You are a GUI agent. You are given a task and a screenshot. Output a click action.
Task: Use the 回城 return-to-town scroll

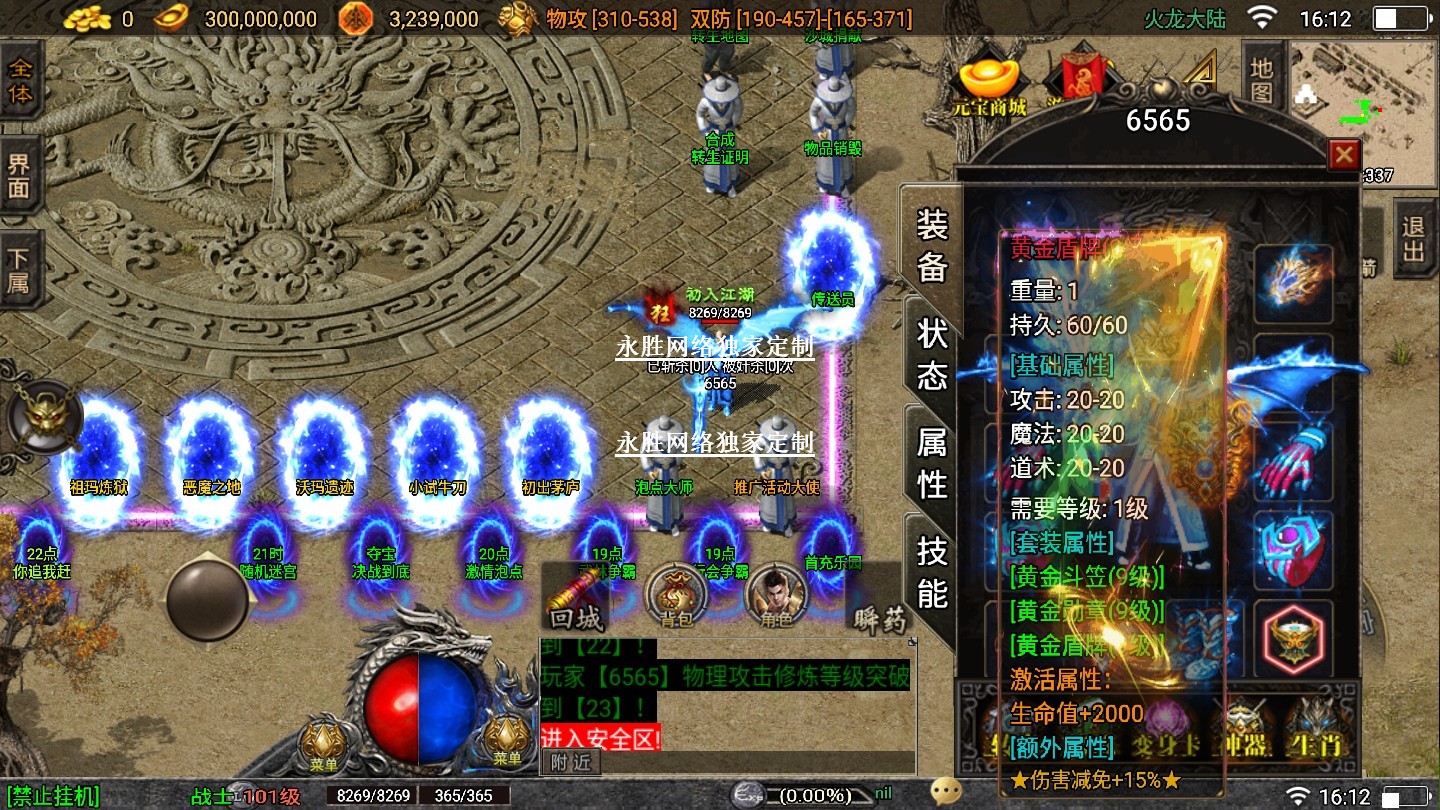point(576,597)
